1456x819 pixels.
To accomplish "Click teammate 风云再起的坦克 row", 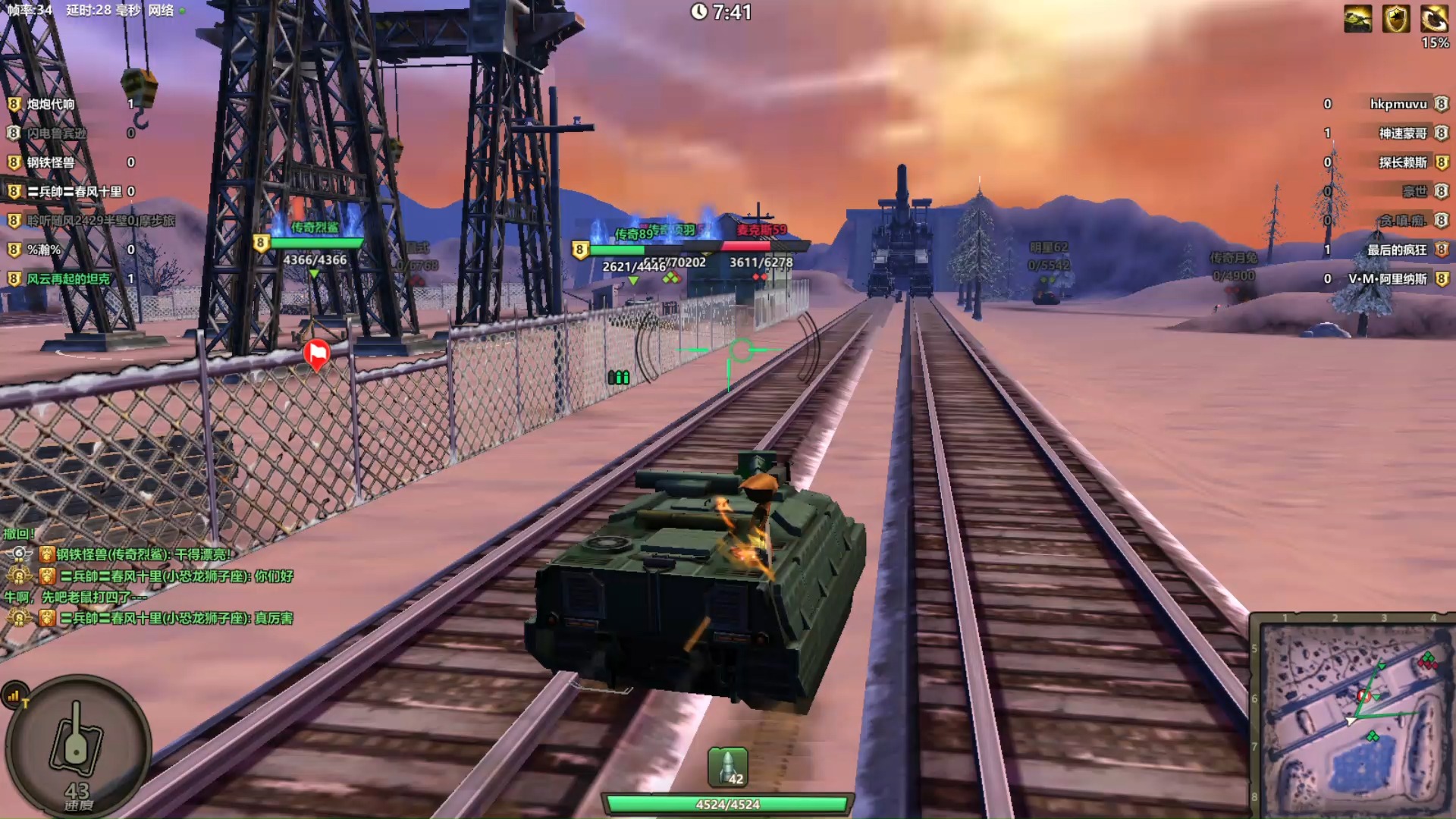I will [68, 279].
